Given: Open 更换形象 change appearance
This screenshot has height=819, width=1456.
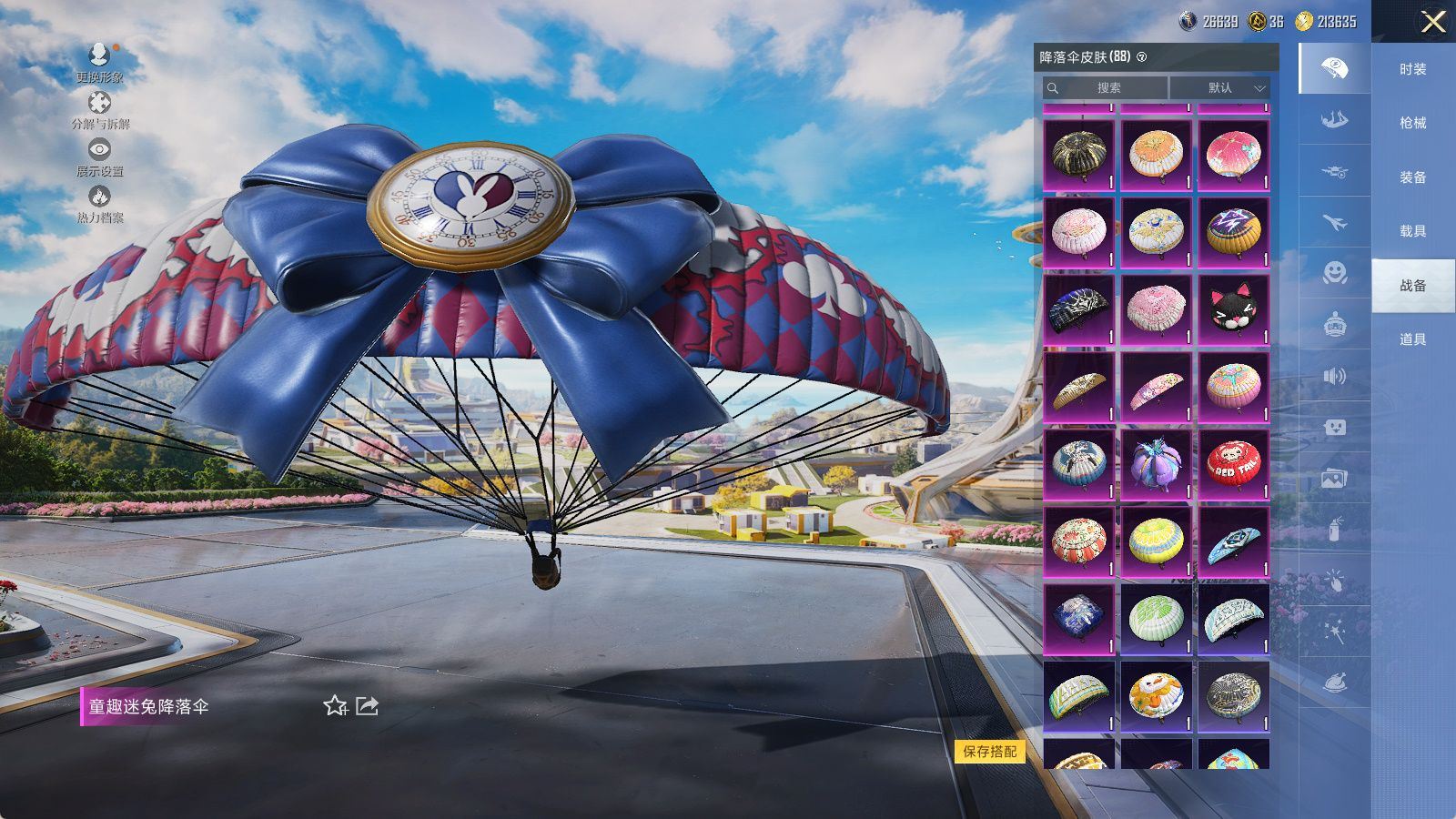Looking at the screenshot, I should click(99, 63).
